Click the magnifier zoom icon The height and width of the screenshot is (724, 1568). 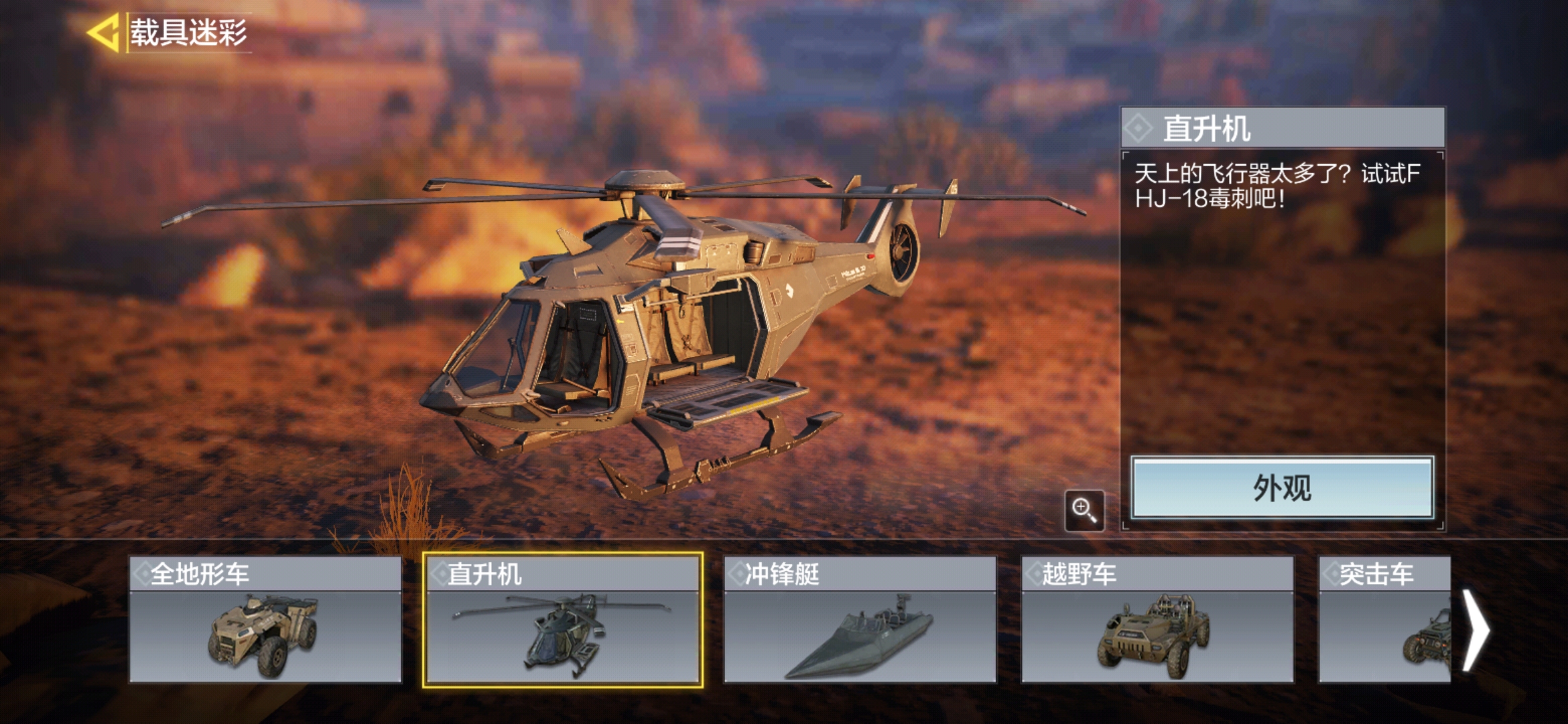click(1084, 511)
